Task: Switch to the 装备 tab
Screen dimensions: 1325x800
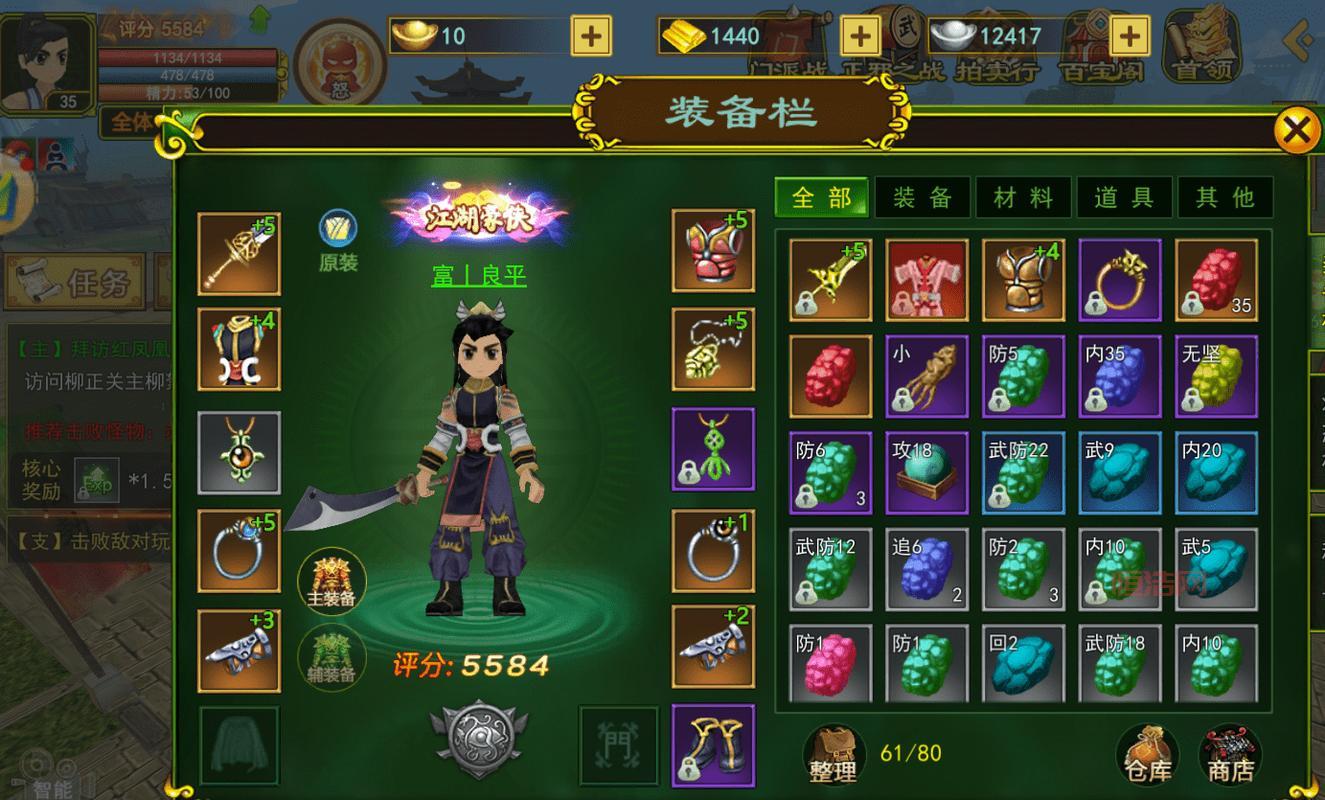Action: pos(922,197)
